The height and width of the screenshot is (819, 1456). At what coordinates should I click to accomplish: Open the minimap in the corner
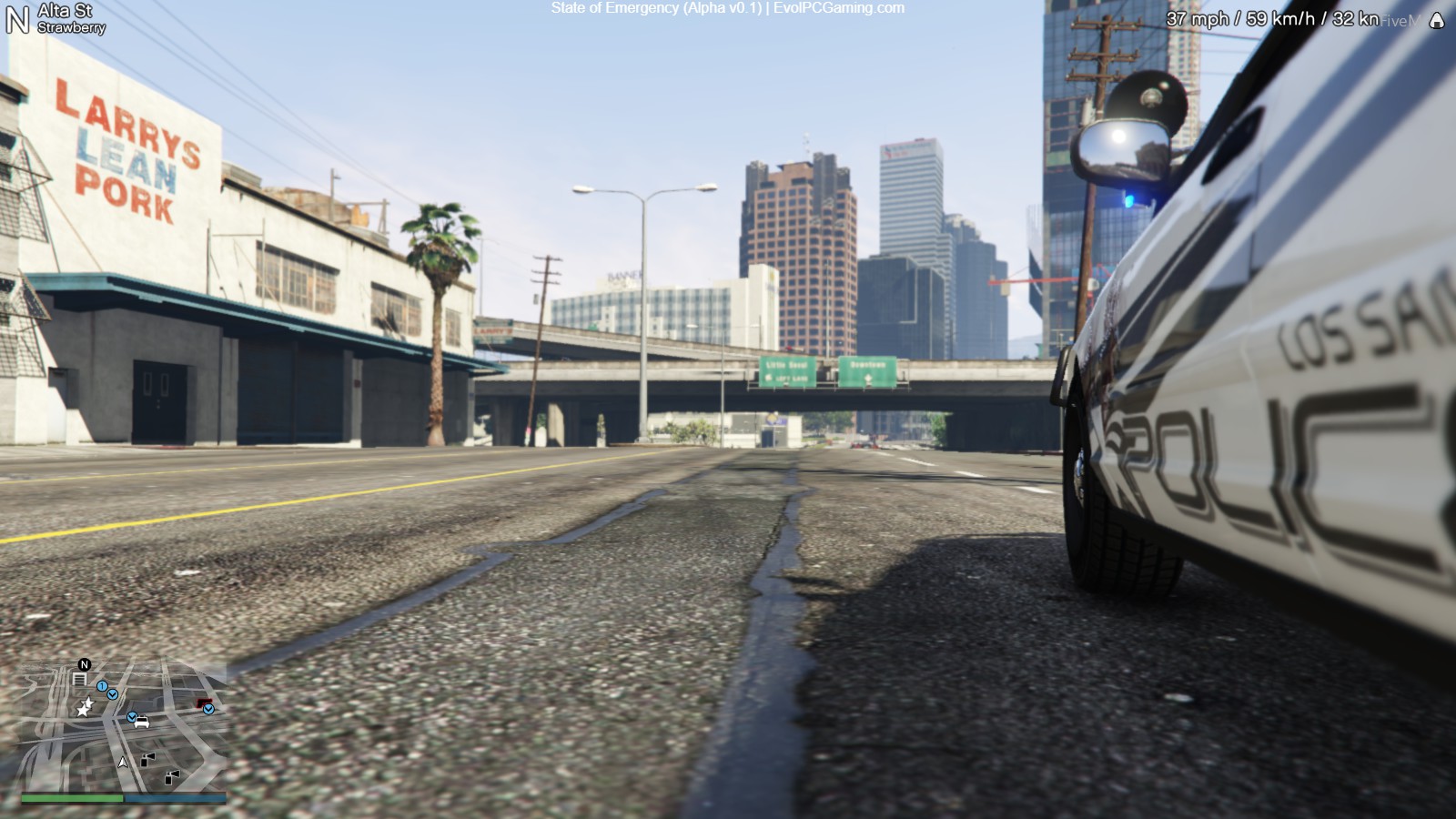124,726
